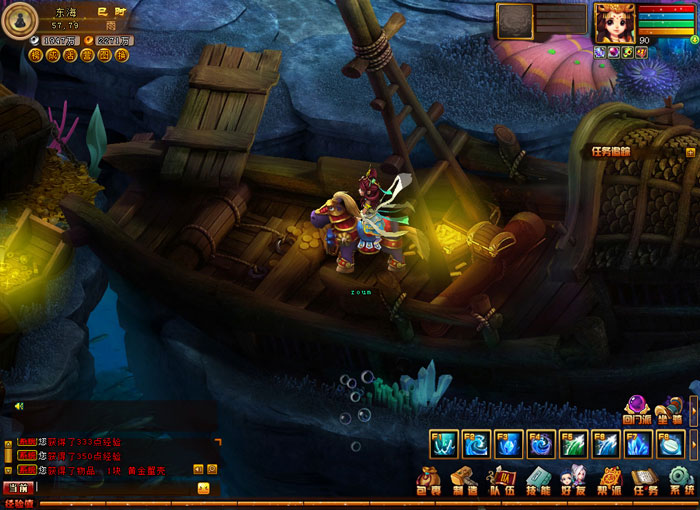Select the 当前 chat channel button
This screenshot has width=700, height=510.
point(17,488)
